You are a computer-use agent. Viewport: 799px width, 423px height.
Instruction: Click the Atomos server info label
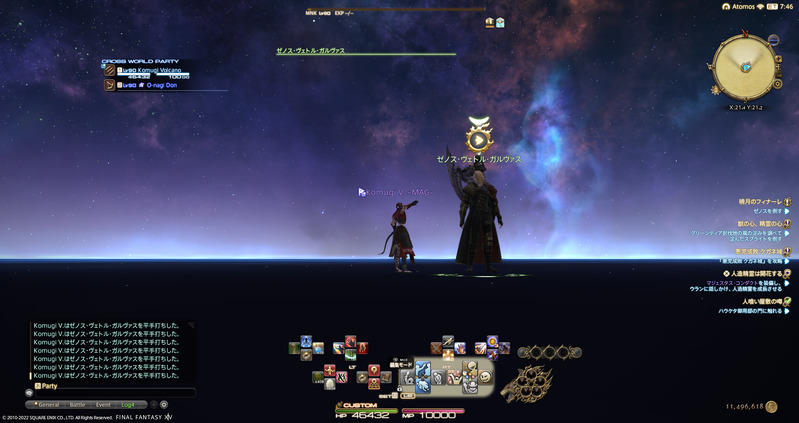tap(740, 6)
